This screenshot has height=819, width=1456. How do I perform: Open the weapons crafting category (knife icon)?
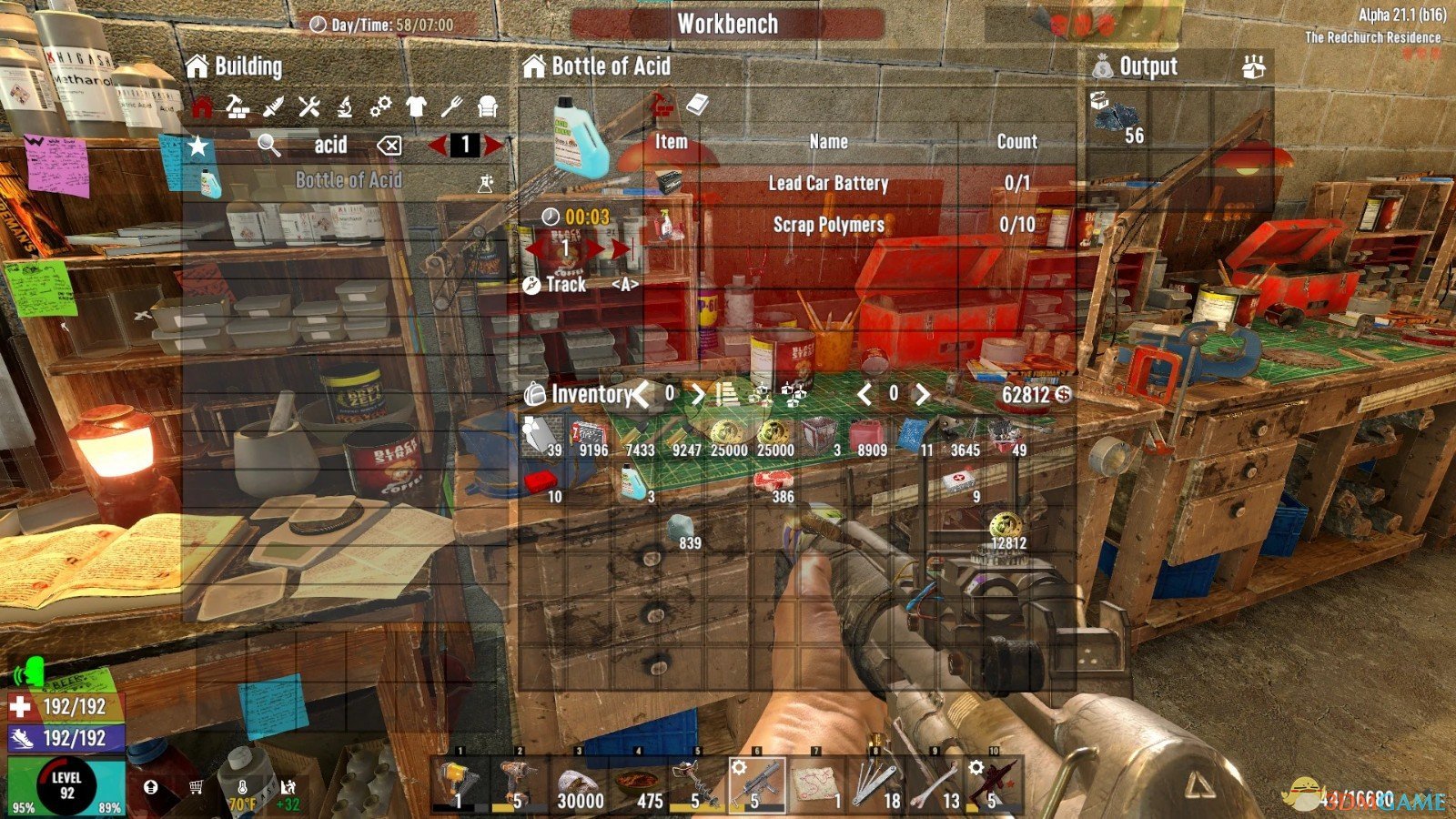coord(273,106)
